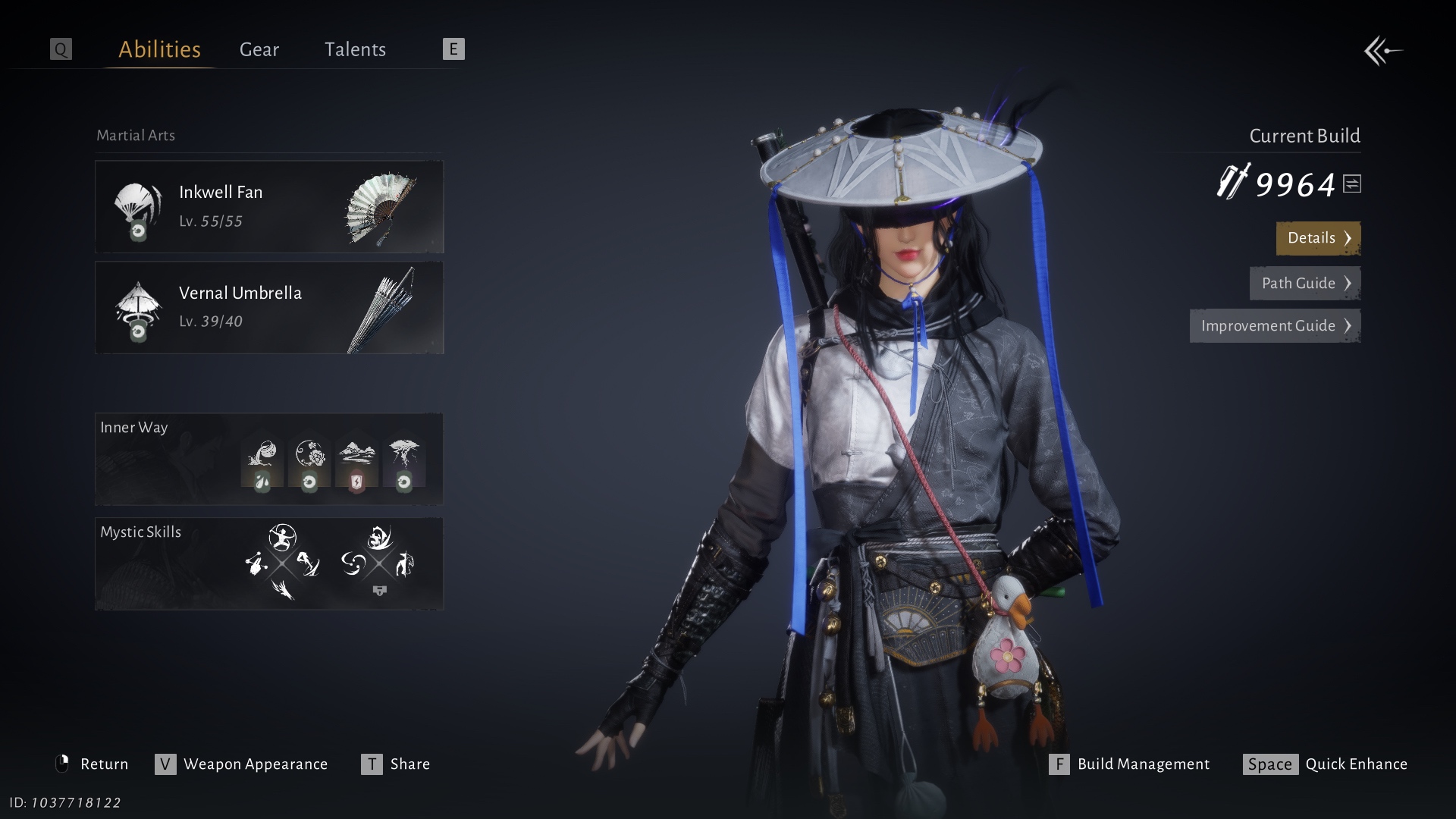Viewport: 1456px width, 819px height.
Task: Switch to the Gear tab
Action: click(x=259, y=49)
